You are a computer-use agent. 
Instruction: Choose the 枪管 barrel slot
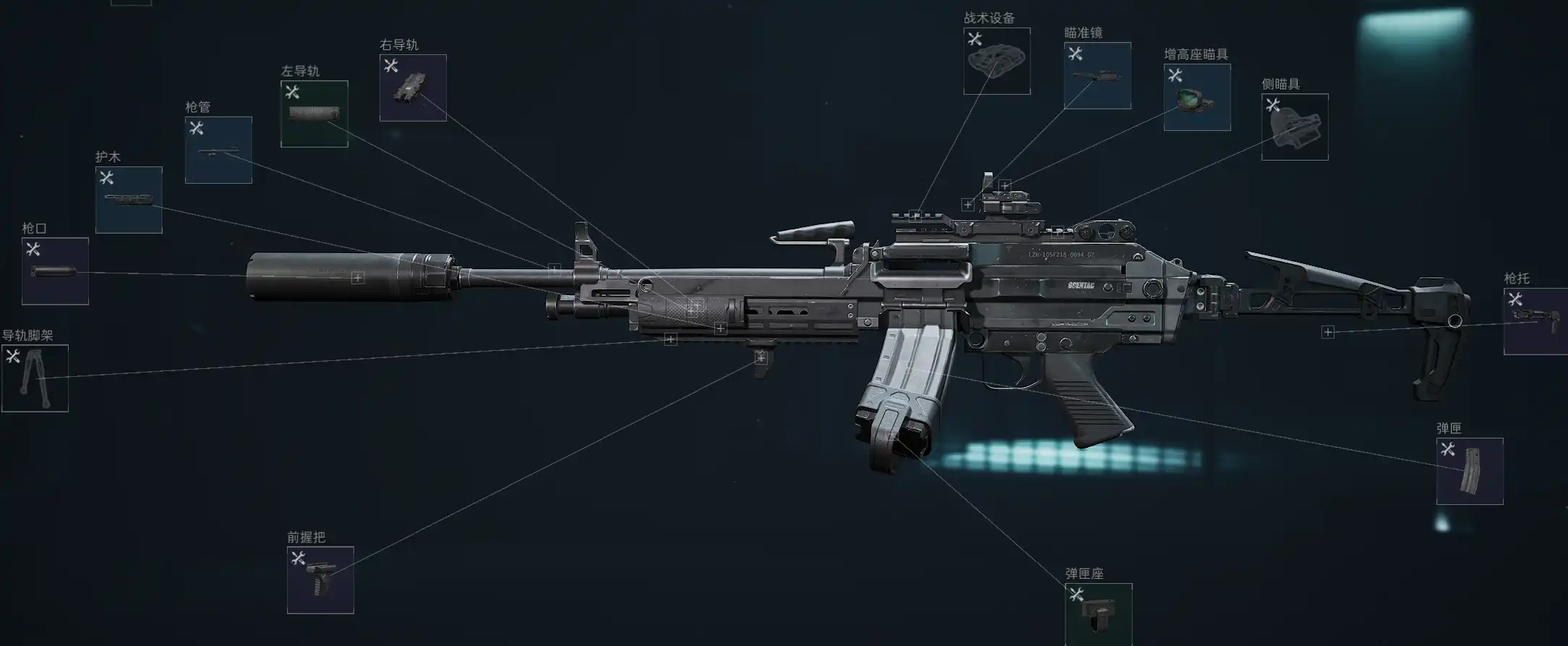click(218, 150)
